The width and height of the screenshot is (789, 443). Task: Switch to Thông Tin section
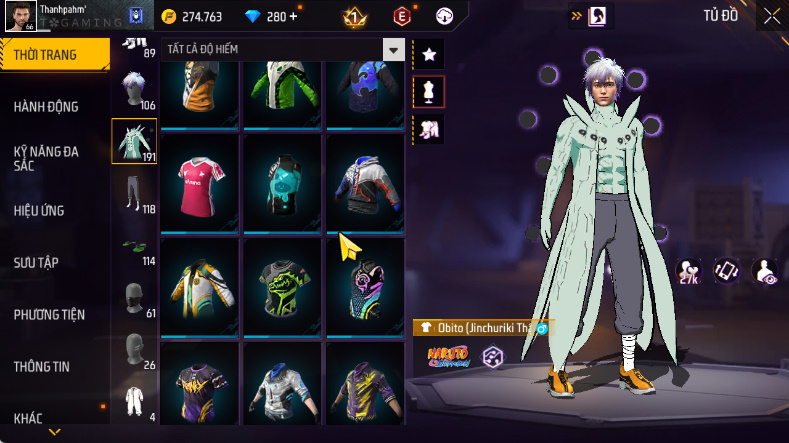pos(41,366)
